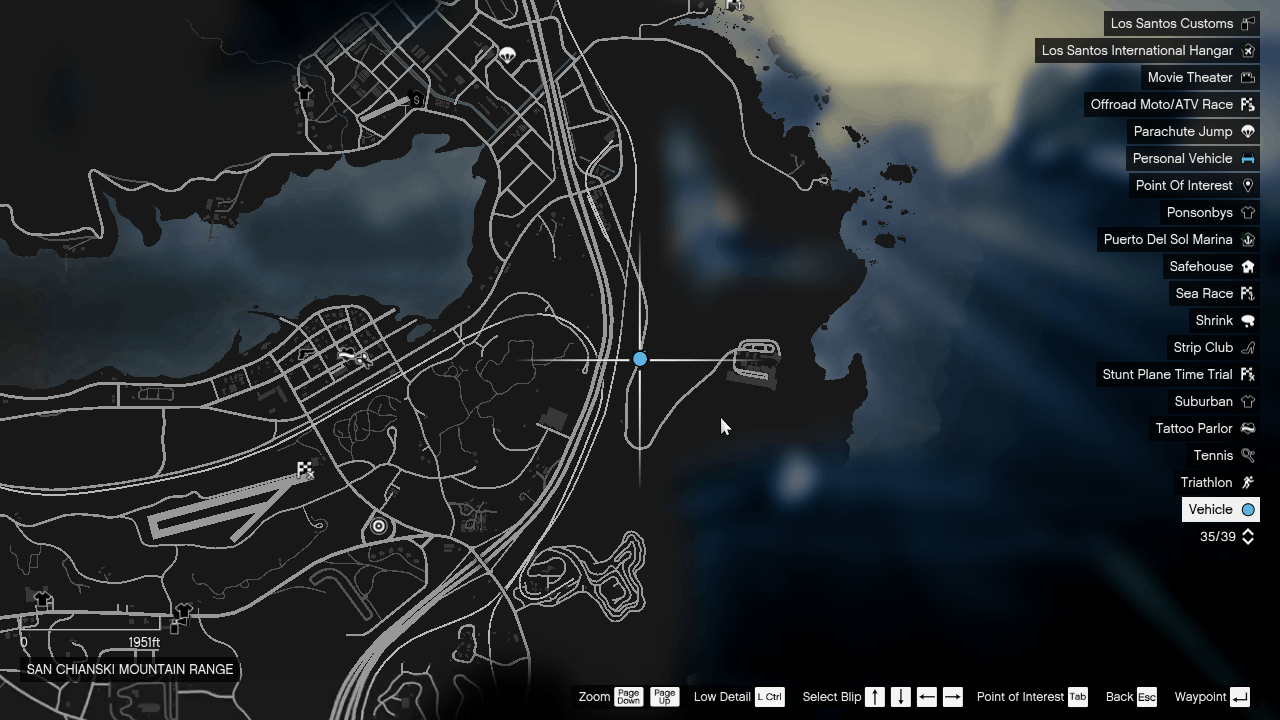
Task: Pick the Offroad Moto/ATV Race entry
Action: pyautogui.click(x=1161, y=104)
